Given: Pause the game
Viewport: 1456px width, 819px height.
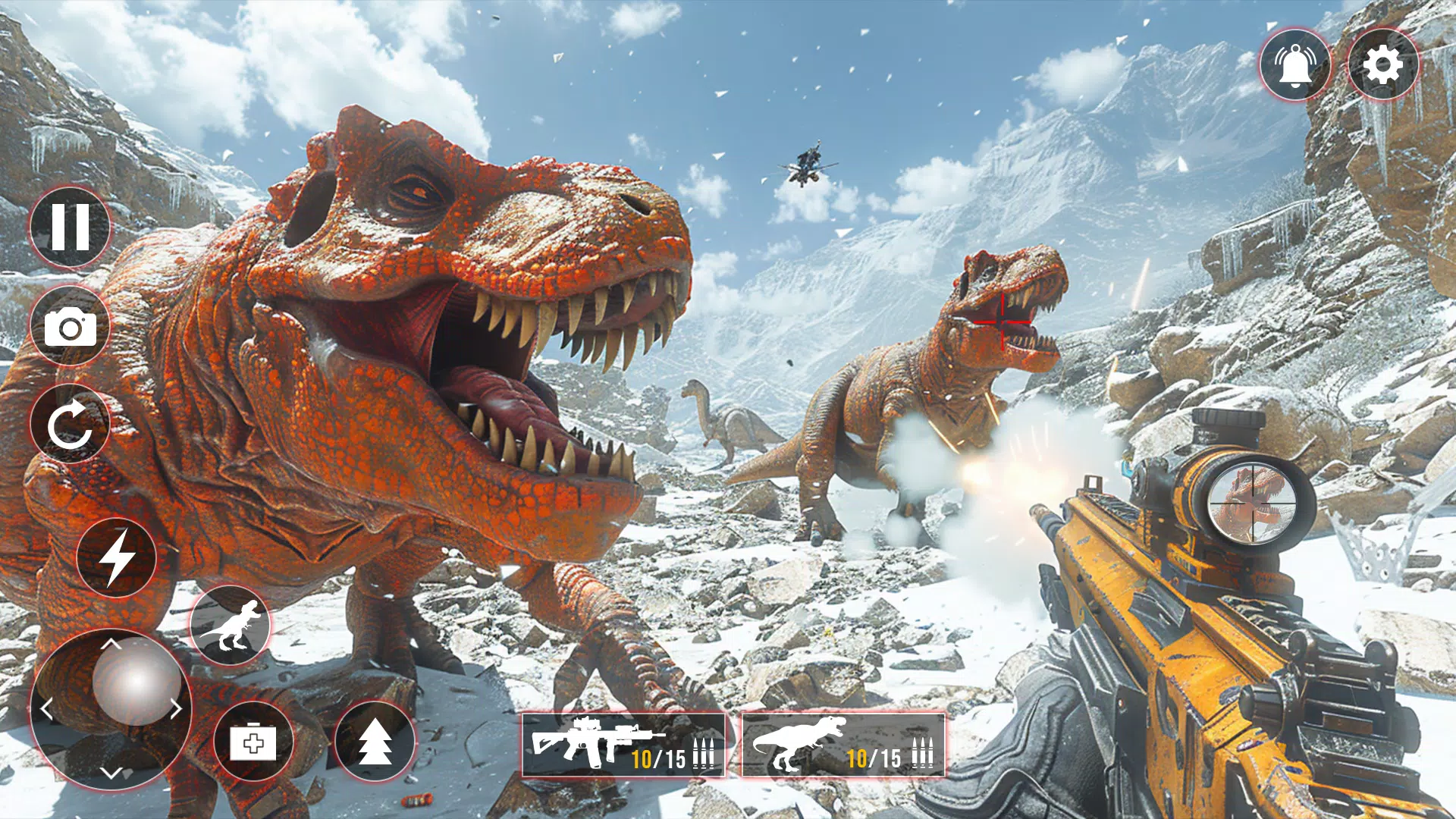Looking at the screenshot, I should [x=70, y=227].
